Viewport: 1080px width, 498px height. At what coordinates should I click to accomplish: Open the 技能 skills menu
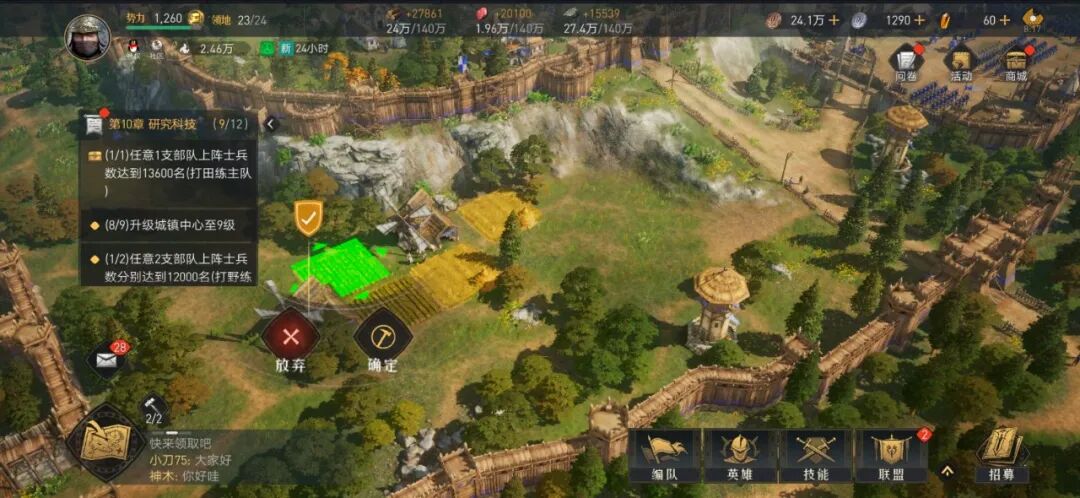coord(815,456)
